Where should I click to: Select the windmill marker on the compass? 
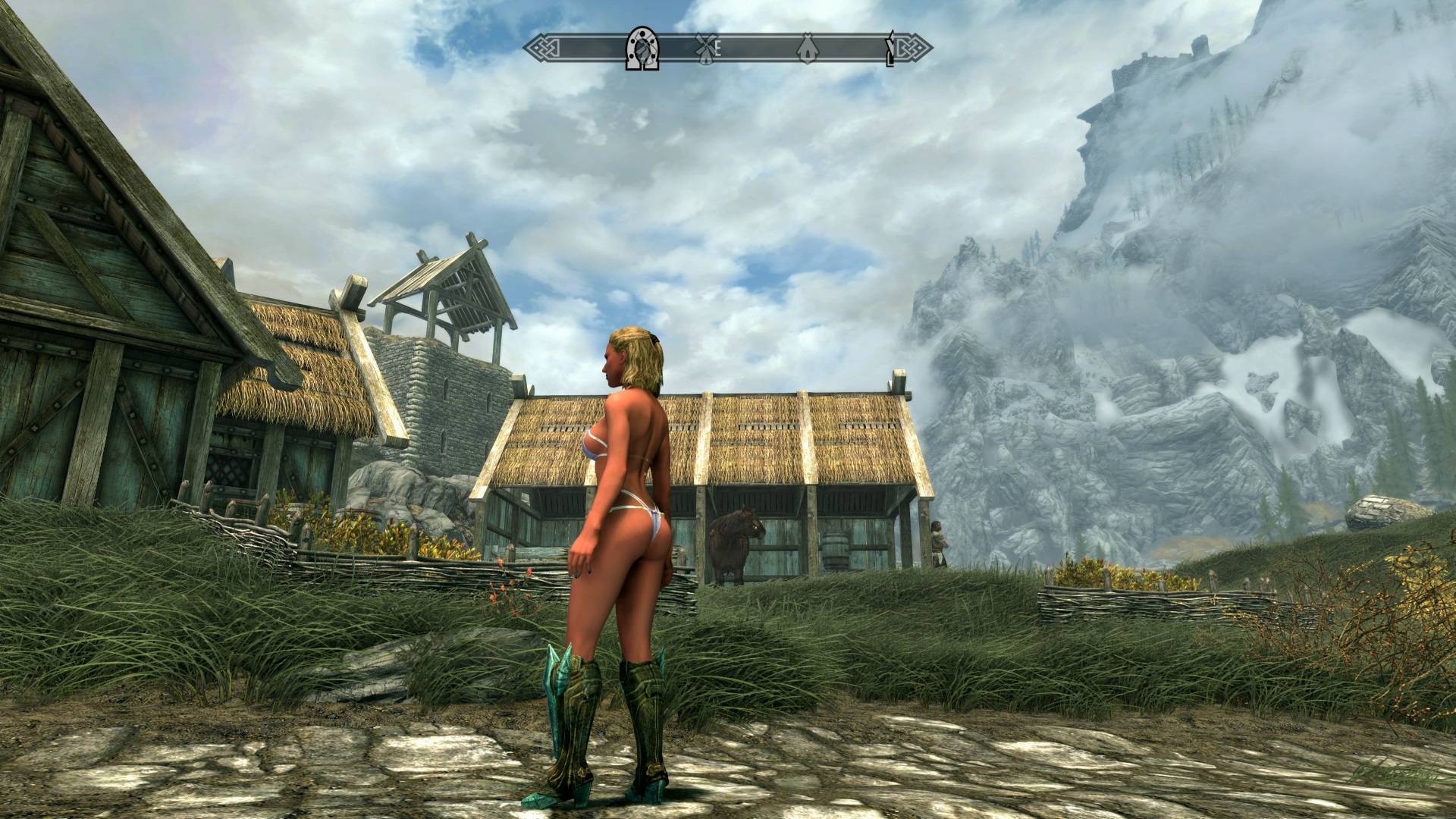coord(704,49)
